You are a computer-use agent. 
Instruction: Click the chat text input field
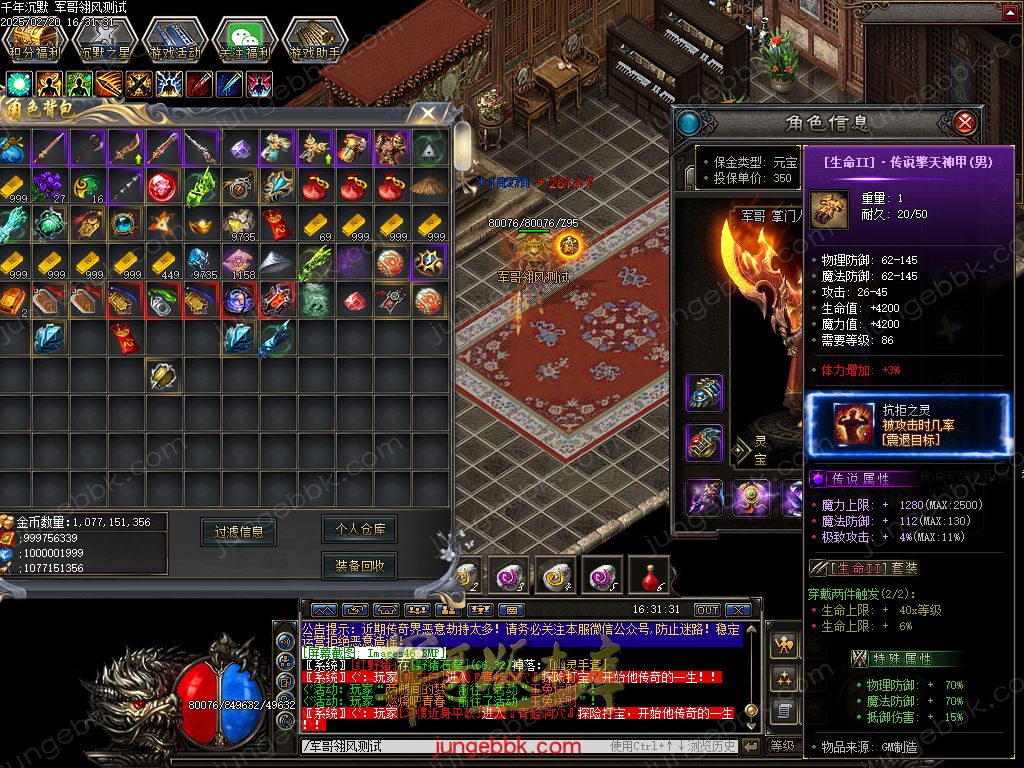pos(450,746)
